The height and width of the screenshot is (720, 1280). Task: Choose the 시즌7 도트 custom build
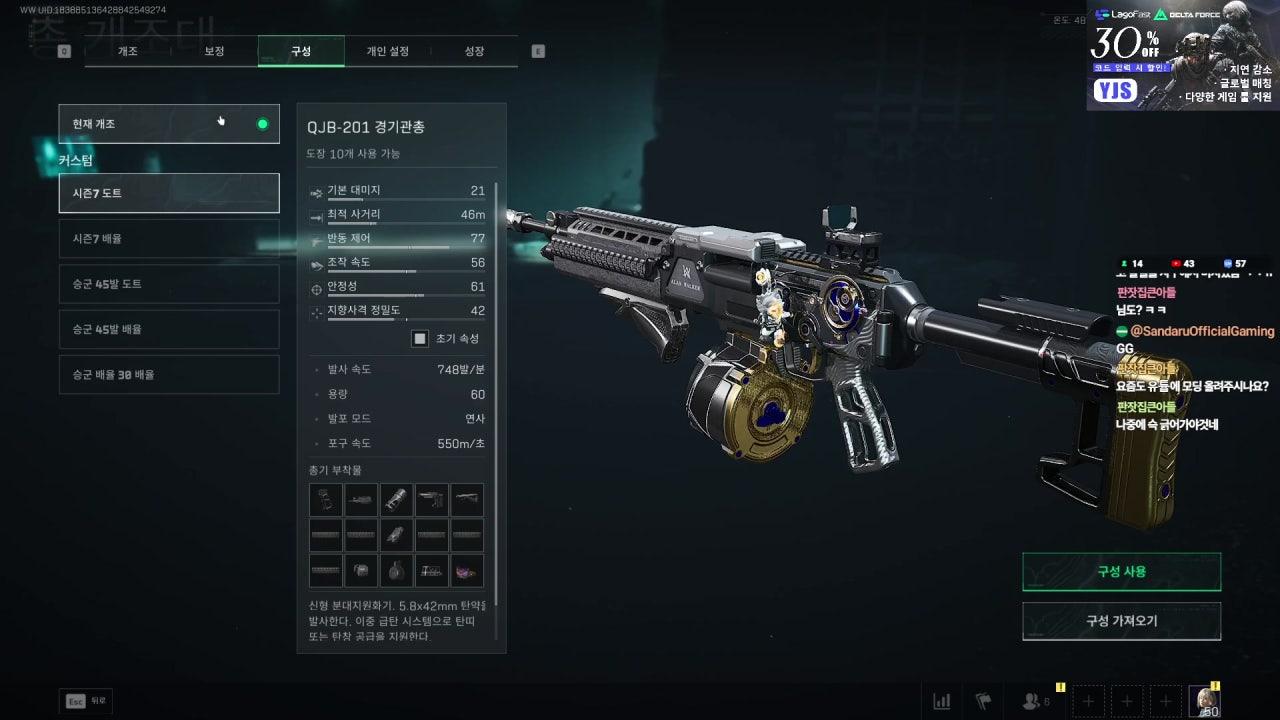click(168, 193)
